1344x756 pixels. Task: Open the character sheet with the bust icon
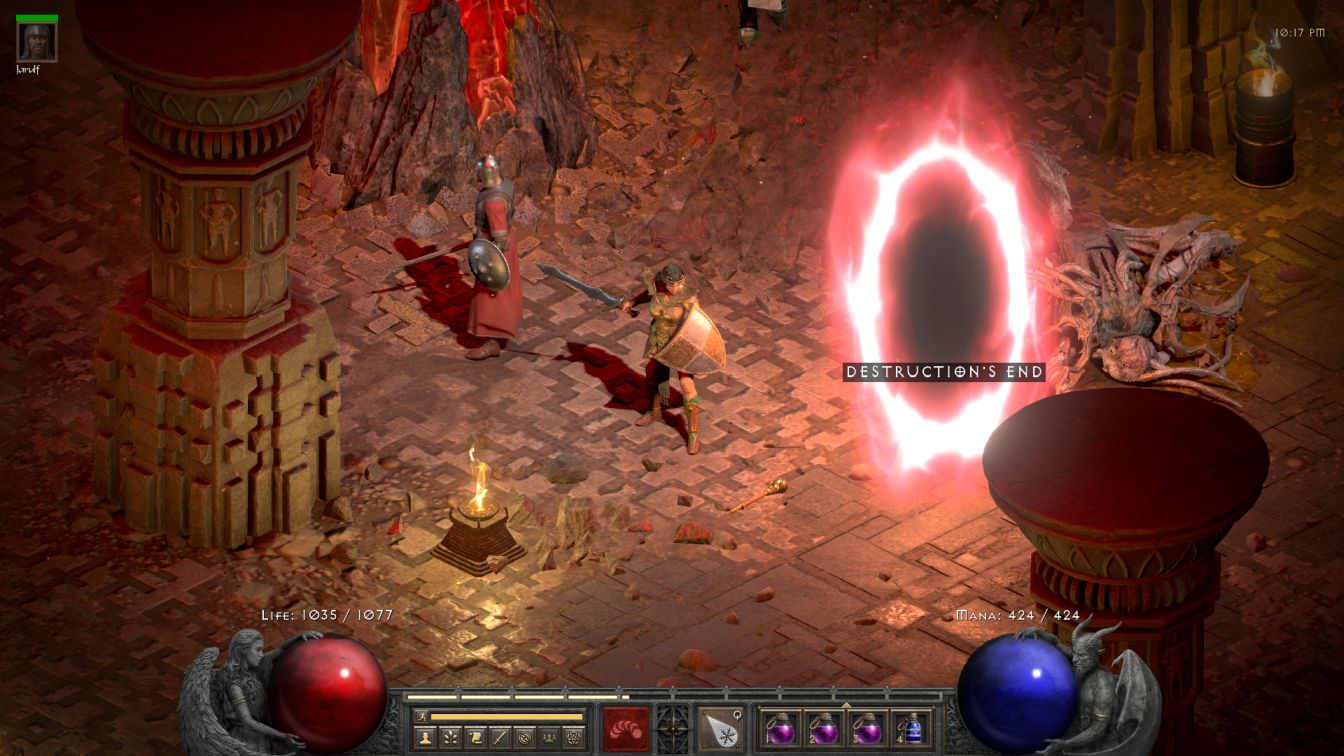pos(424,738)
